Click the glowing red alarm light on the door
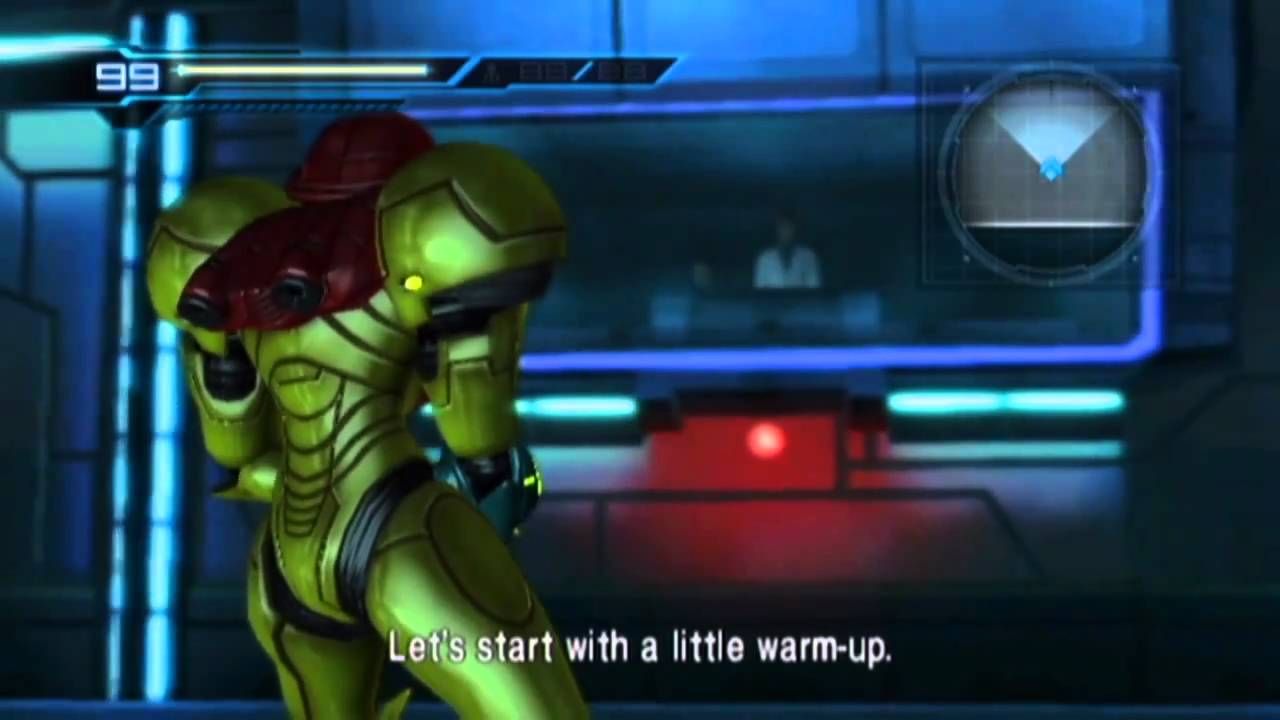 pos(766,440)
